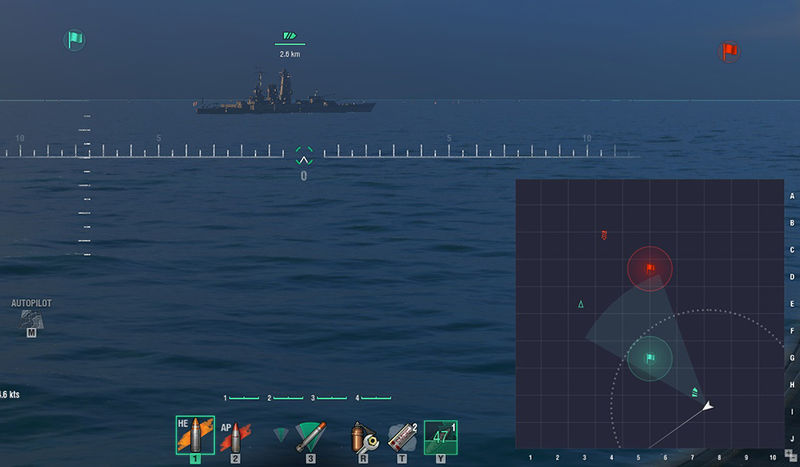Screen dimensions: 800x467
Task: Use the smoke generator consumable
Action: pyautogui.click(x=401, y=436)
